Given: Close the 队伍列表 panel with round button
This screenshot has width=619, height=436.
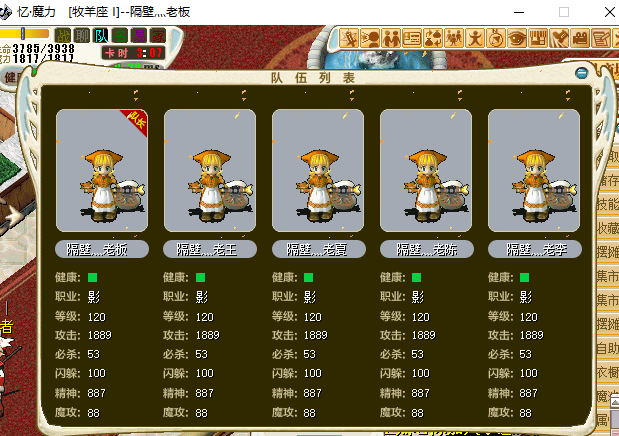Looking at the screenshot, I should pyautogui.click(x=582, y=73).
